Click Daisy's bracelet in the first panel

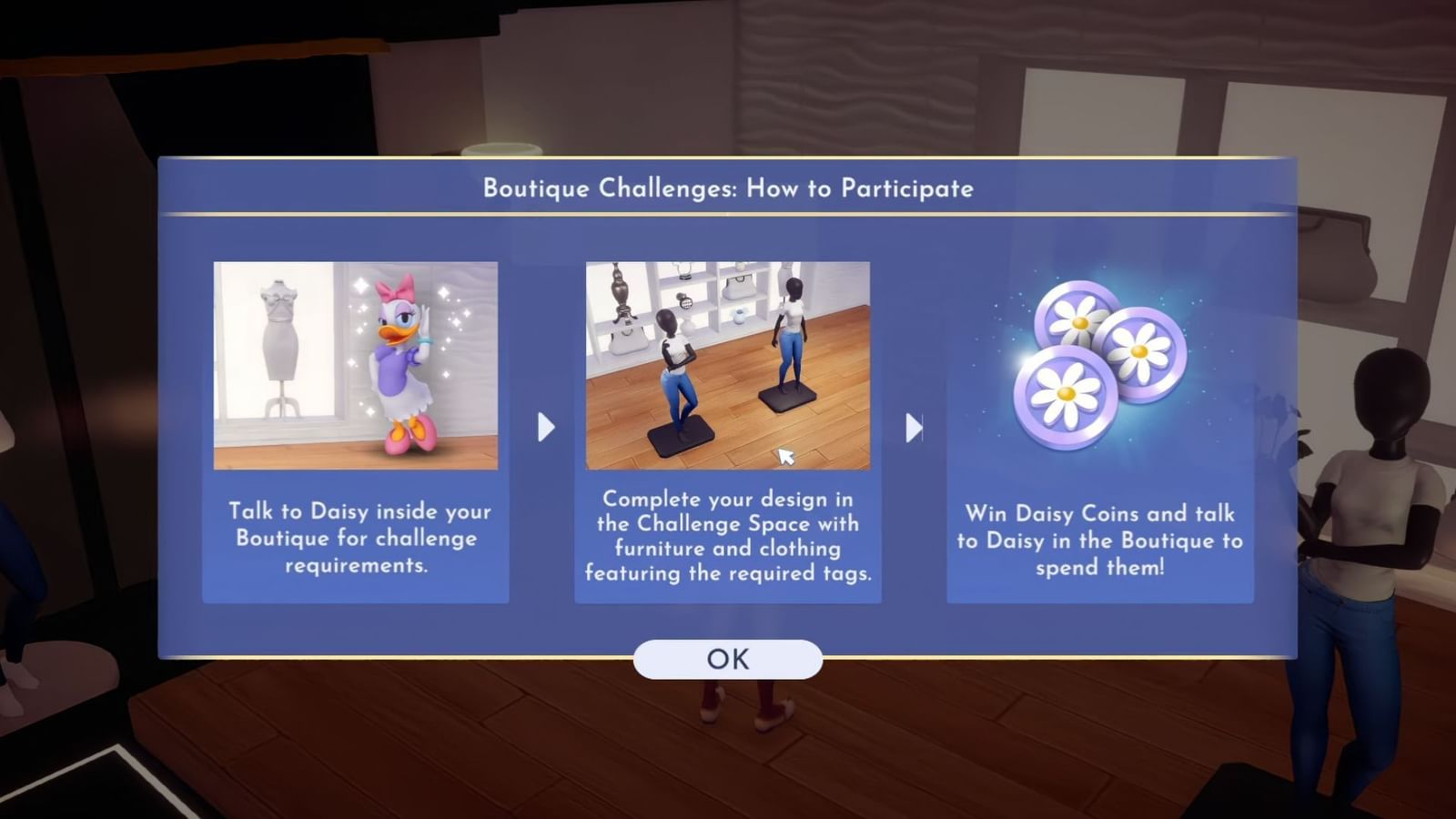(425, 339)
